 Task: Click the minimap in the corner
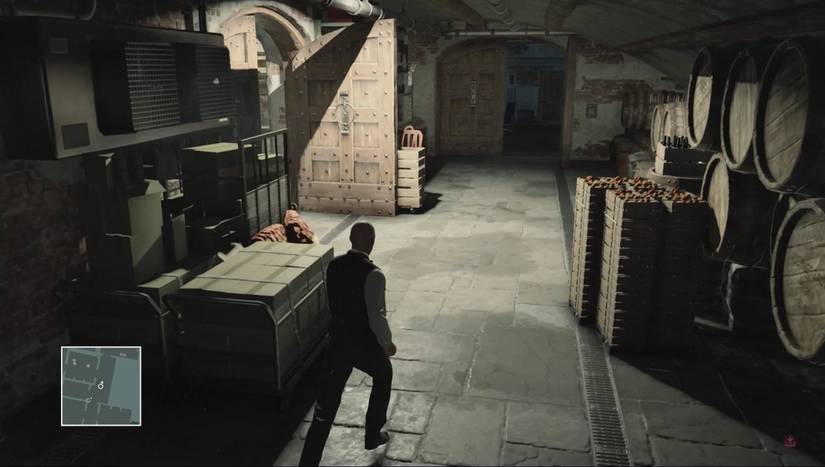coord(100,385)
